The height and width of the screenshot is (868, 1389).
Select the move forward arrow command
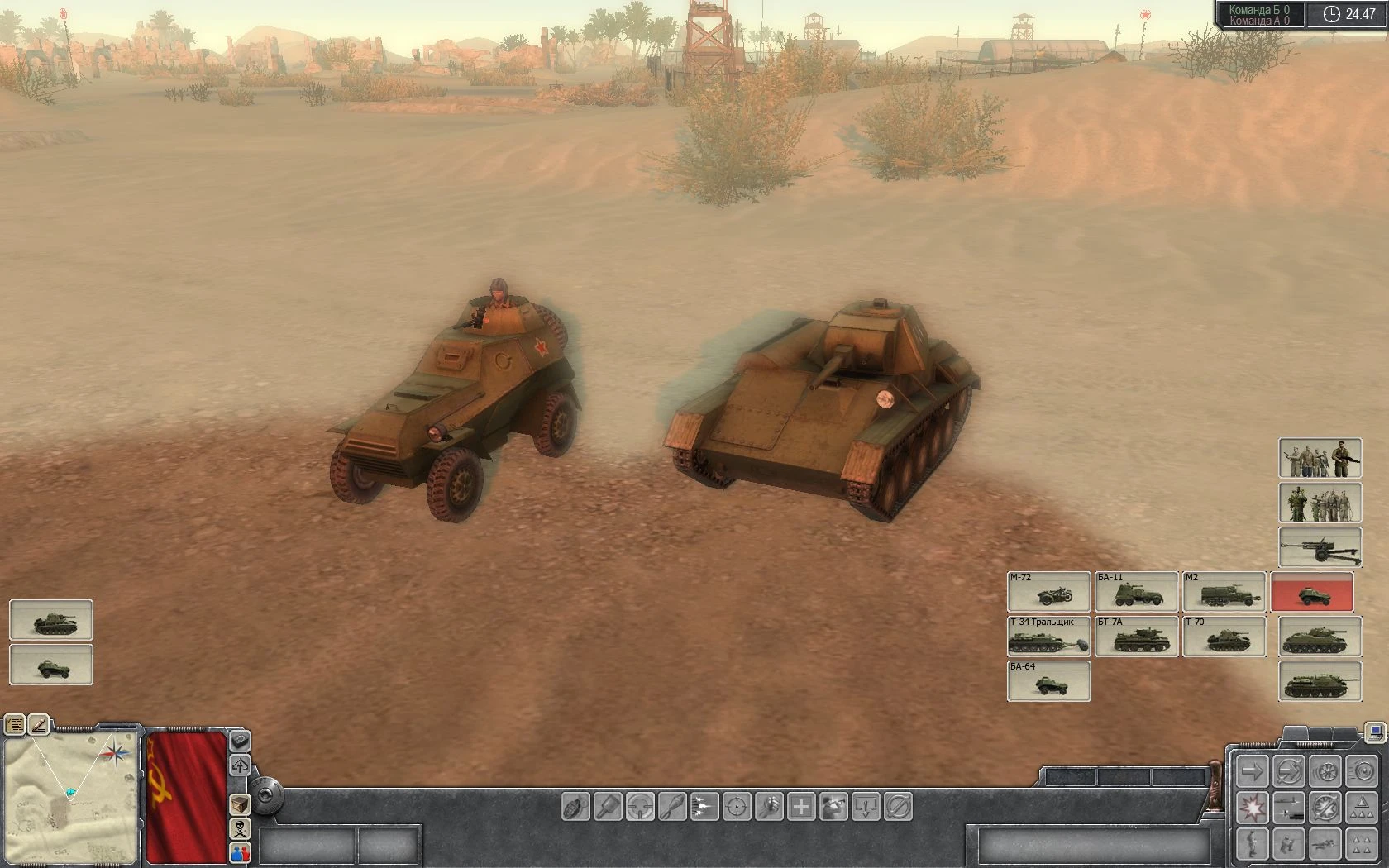pyautogui.click(x=1252, y=770)
